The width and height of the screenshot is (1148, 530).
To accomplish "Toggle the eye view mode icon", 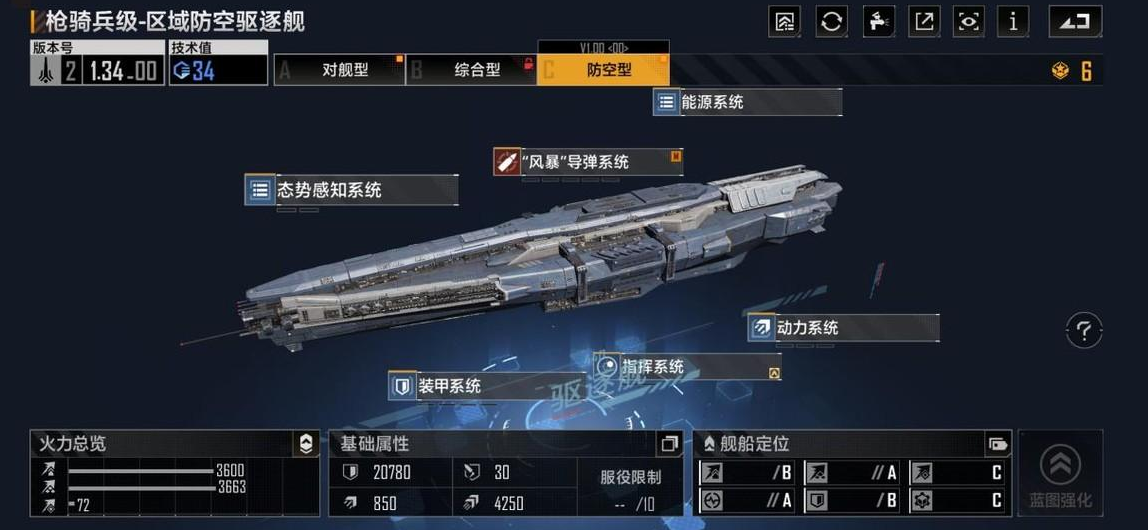I will click(968, 21).
